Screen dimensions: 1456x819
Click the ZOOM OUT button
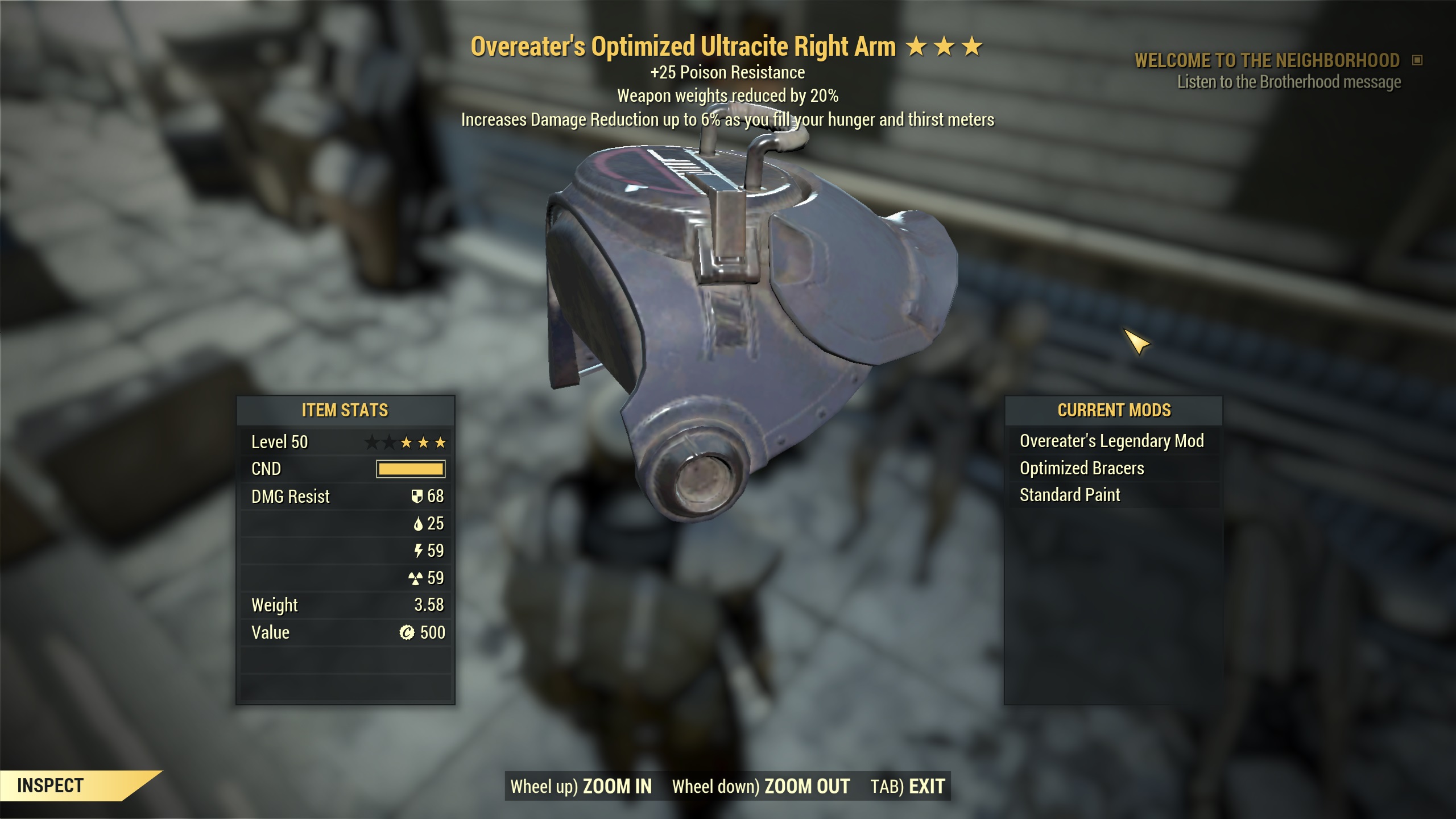coord(761,787)
